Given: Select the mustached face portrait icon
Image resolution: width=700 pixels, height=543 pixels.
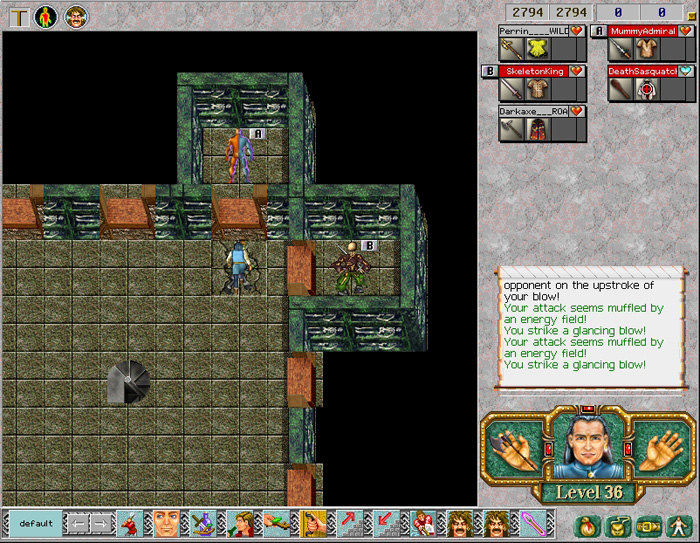Looking at the screenshot, I should point(77,16).
